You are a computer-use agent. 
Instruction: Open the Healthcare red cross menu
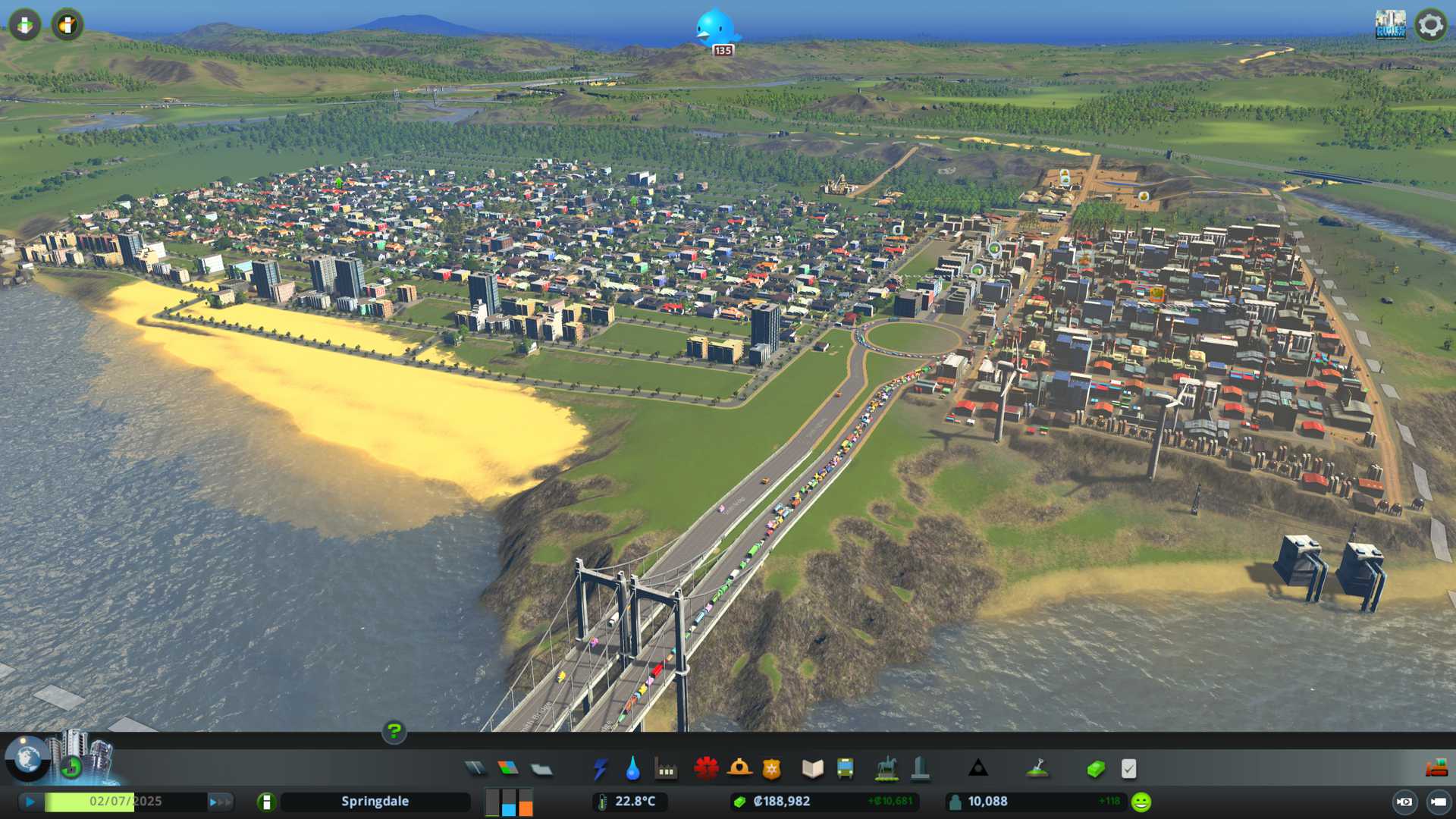coord(706,769)
